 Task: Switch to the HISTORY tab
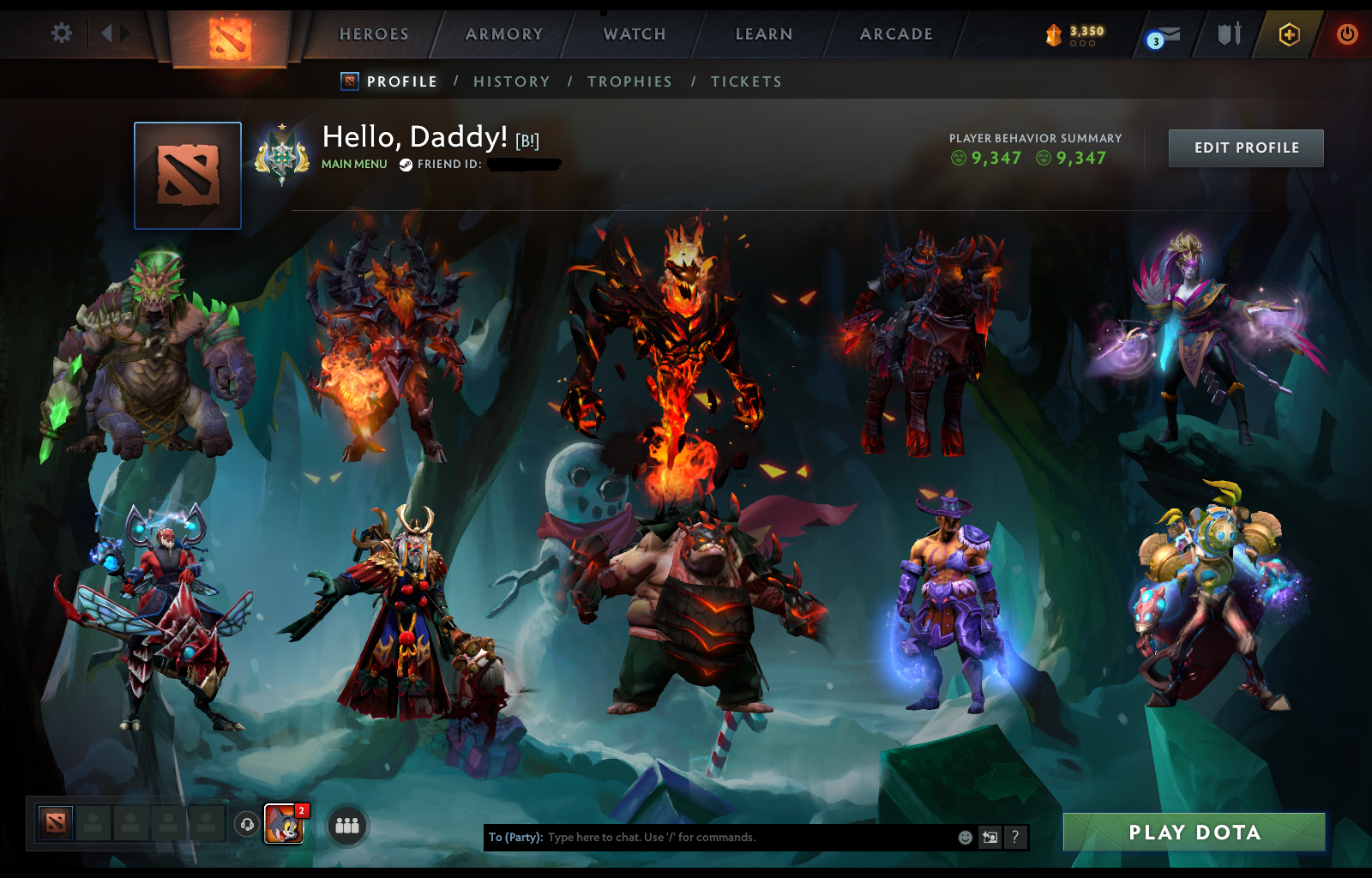coord(512,81)
